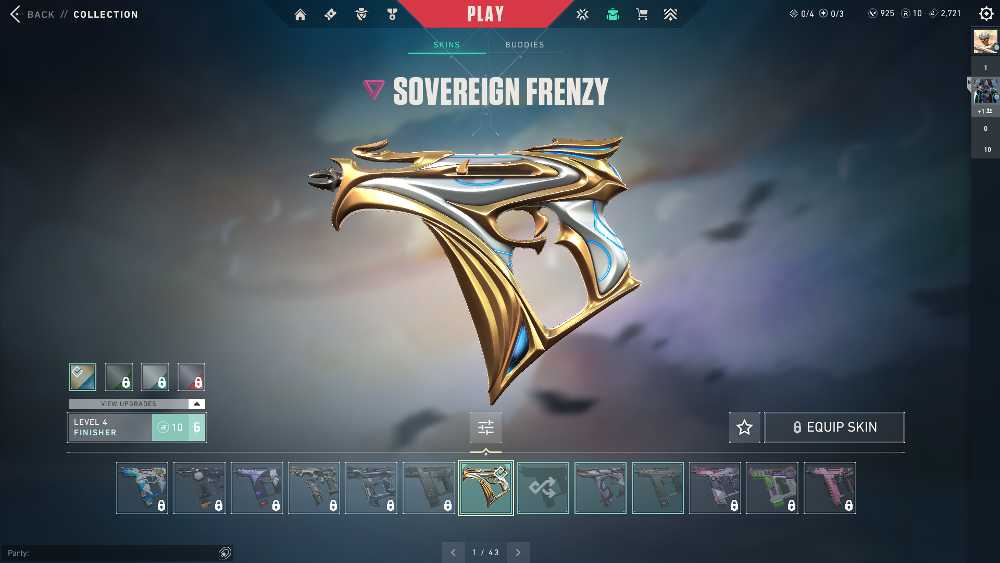Unlock the Level 4 Finisher upgrade

(x=179, y=427)
